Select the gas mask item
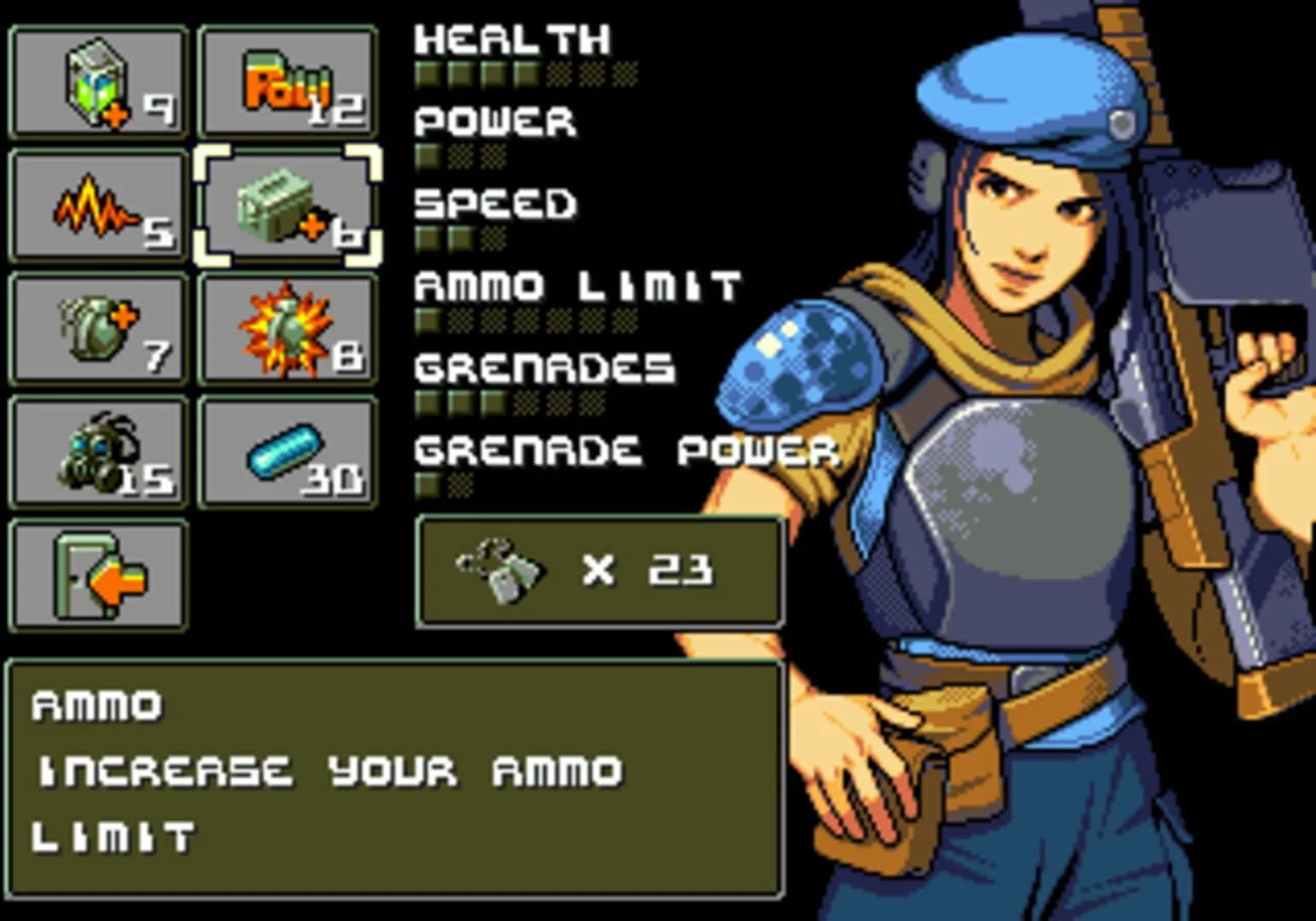The width and height of the screenshot is (1316, 921). 96,452
